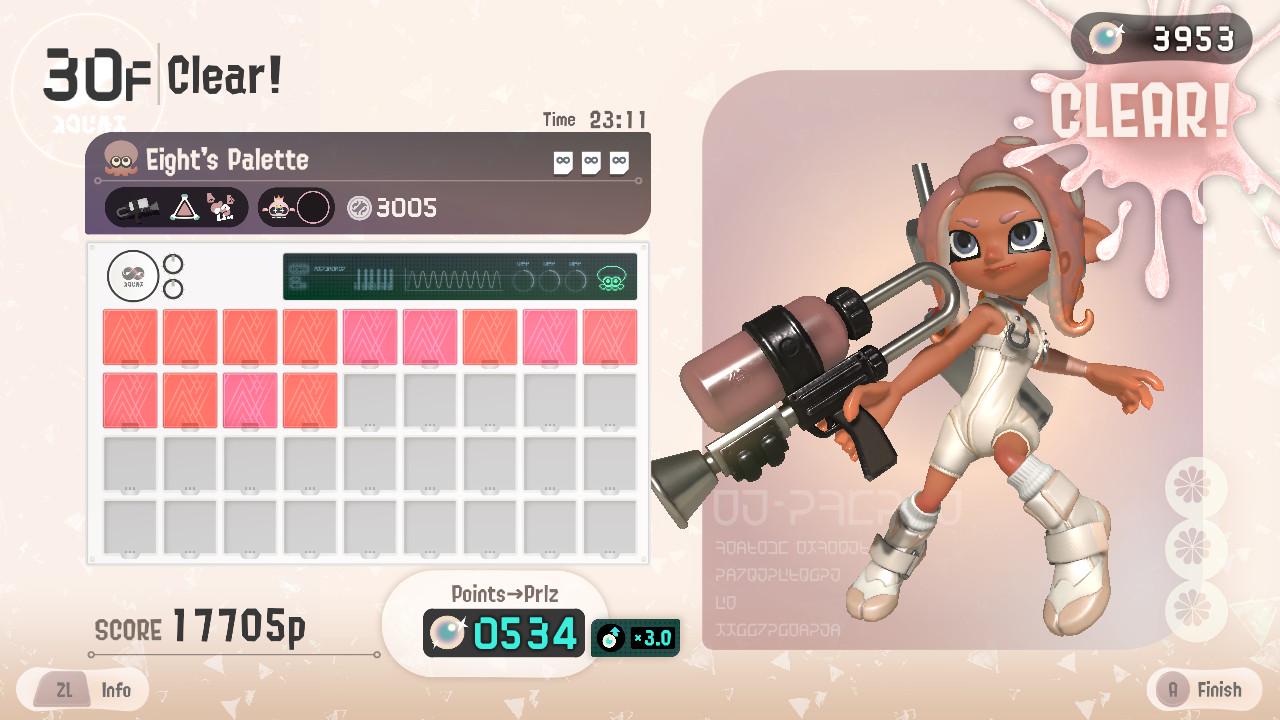Open the Info panel
1280x720 pixels.
(x=90, y=690)
